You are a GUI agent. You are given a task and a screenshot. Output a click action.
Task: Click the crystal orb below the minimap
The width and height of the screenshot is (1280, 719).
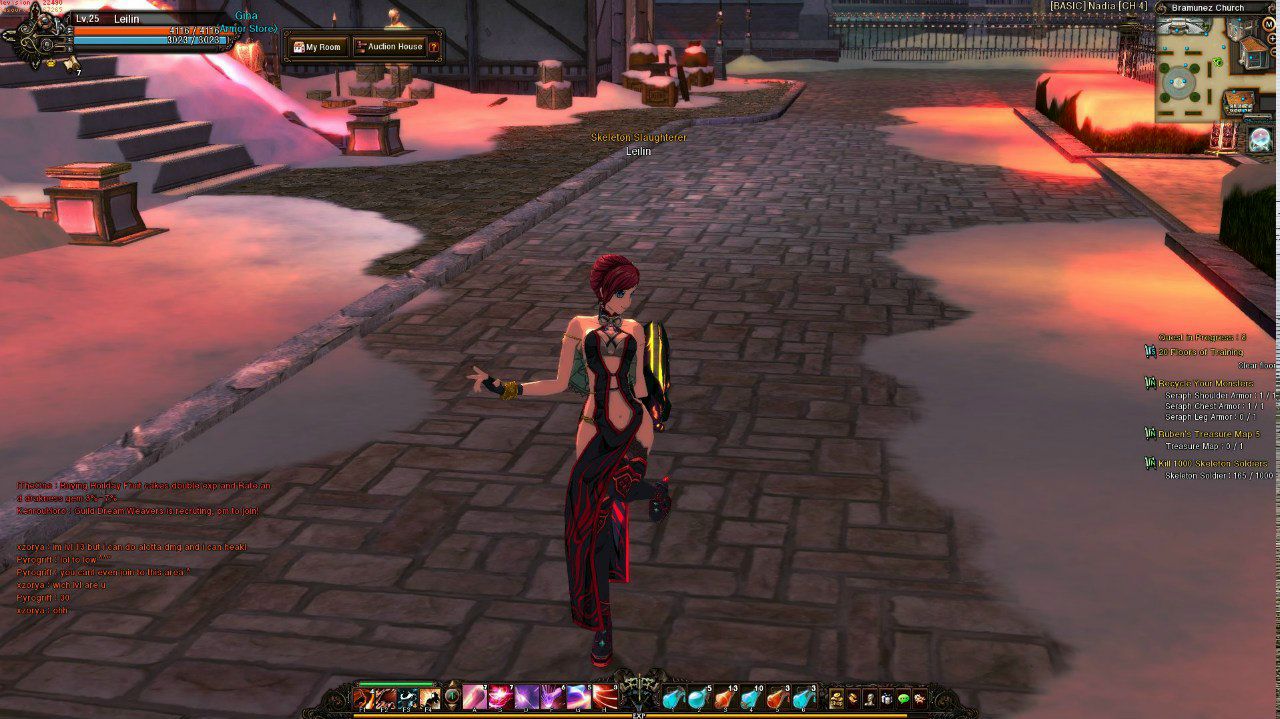pos(1260,140)
